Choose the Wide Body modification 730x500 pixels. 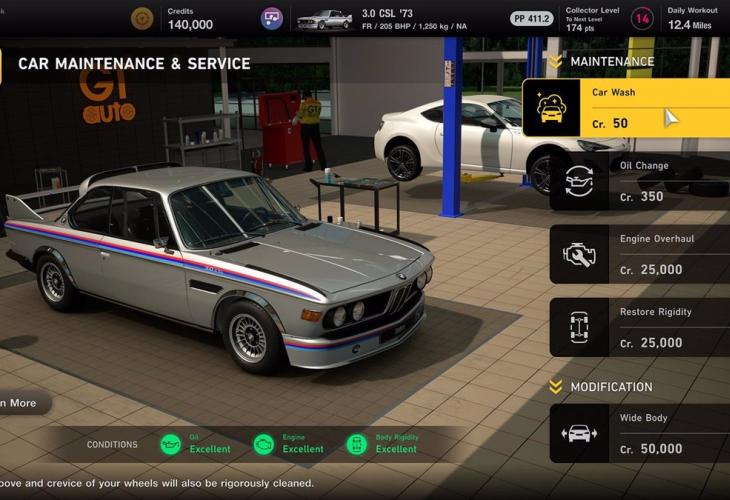tap(640, 433)
